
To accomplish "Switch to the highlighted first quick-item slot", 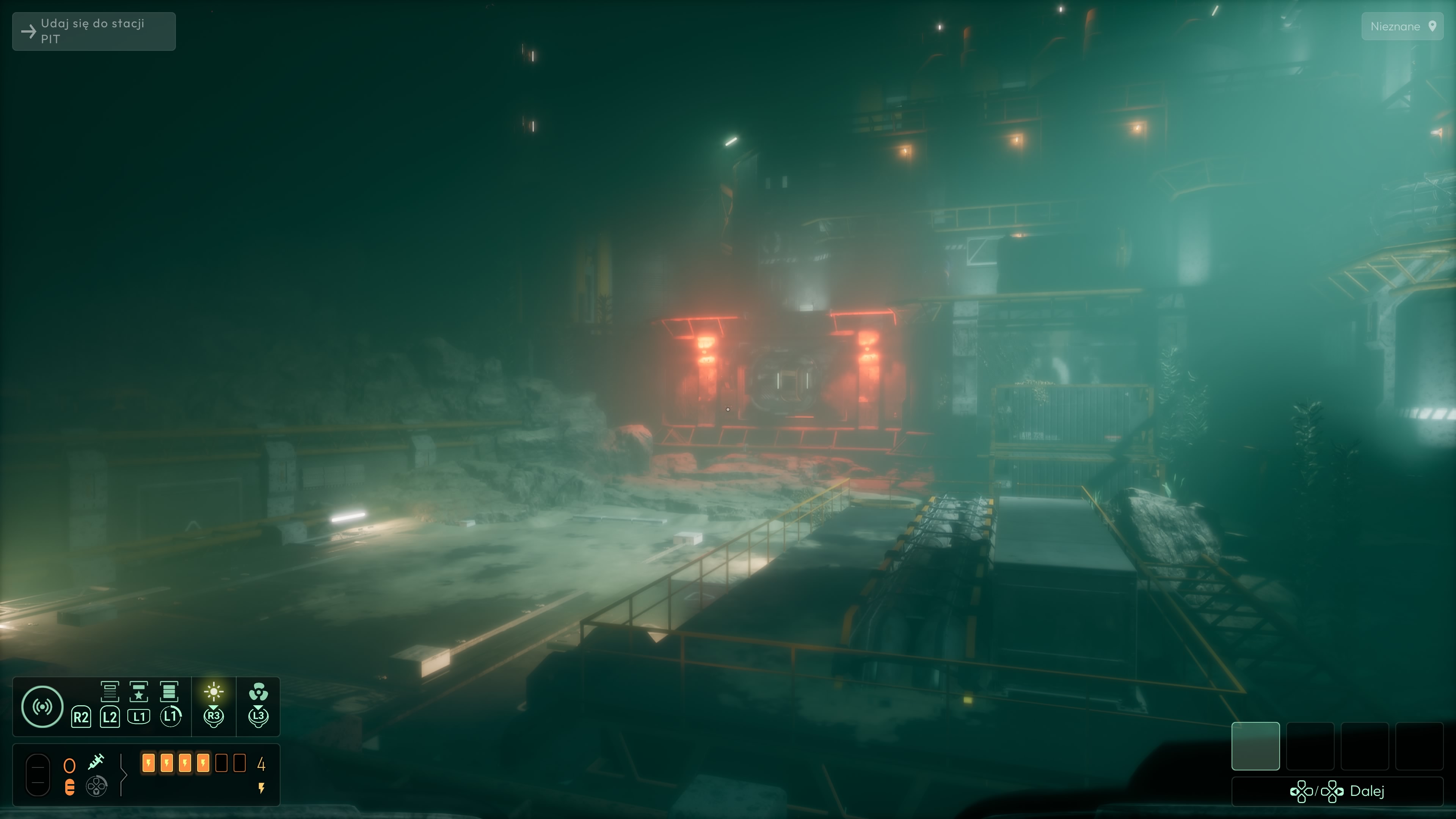I will coord(1256,746).
